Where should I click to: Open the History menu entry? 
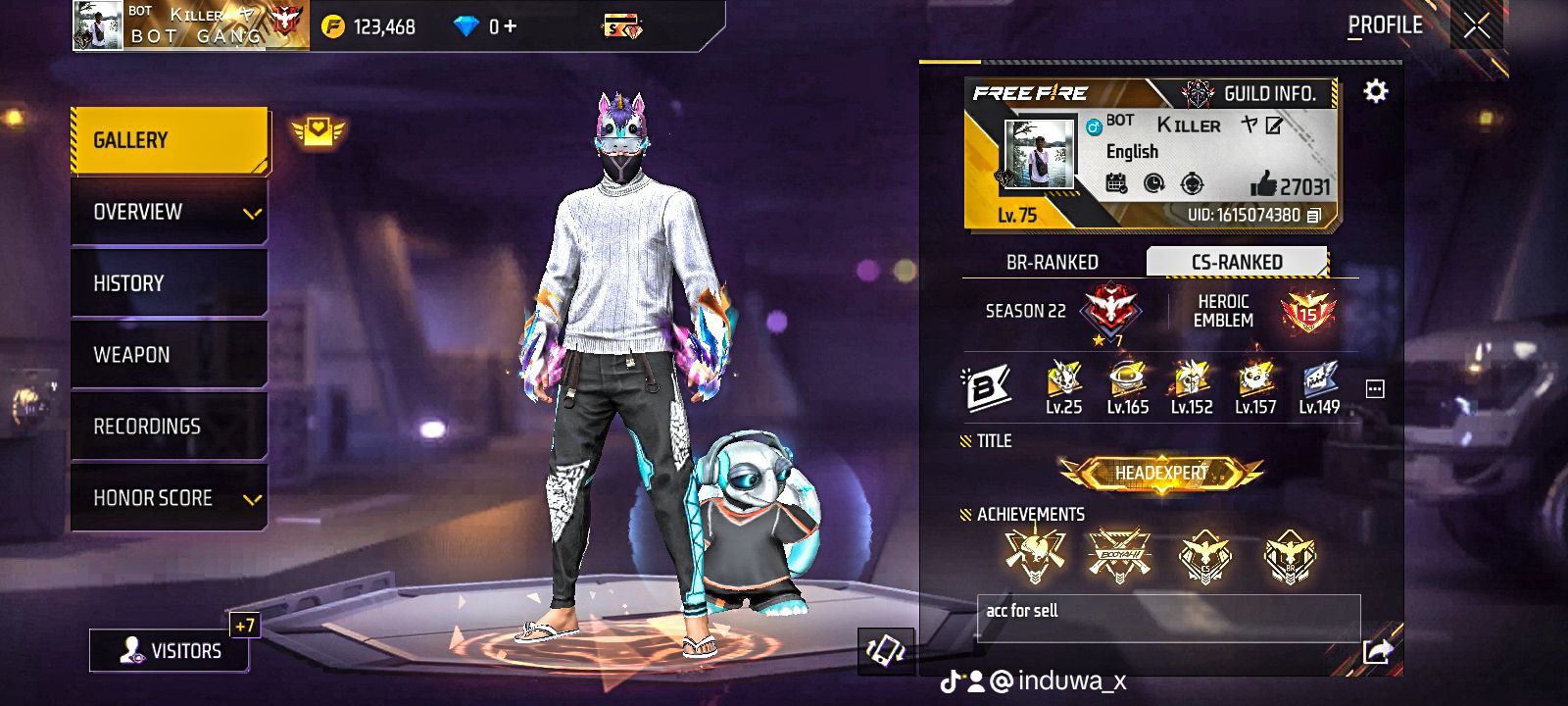[169, 283]
